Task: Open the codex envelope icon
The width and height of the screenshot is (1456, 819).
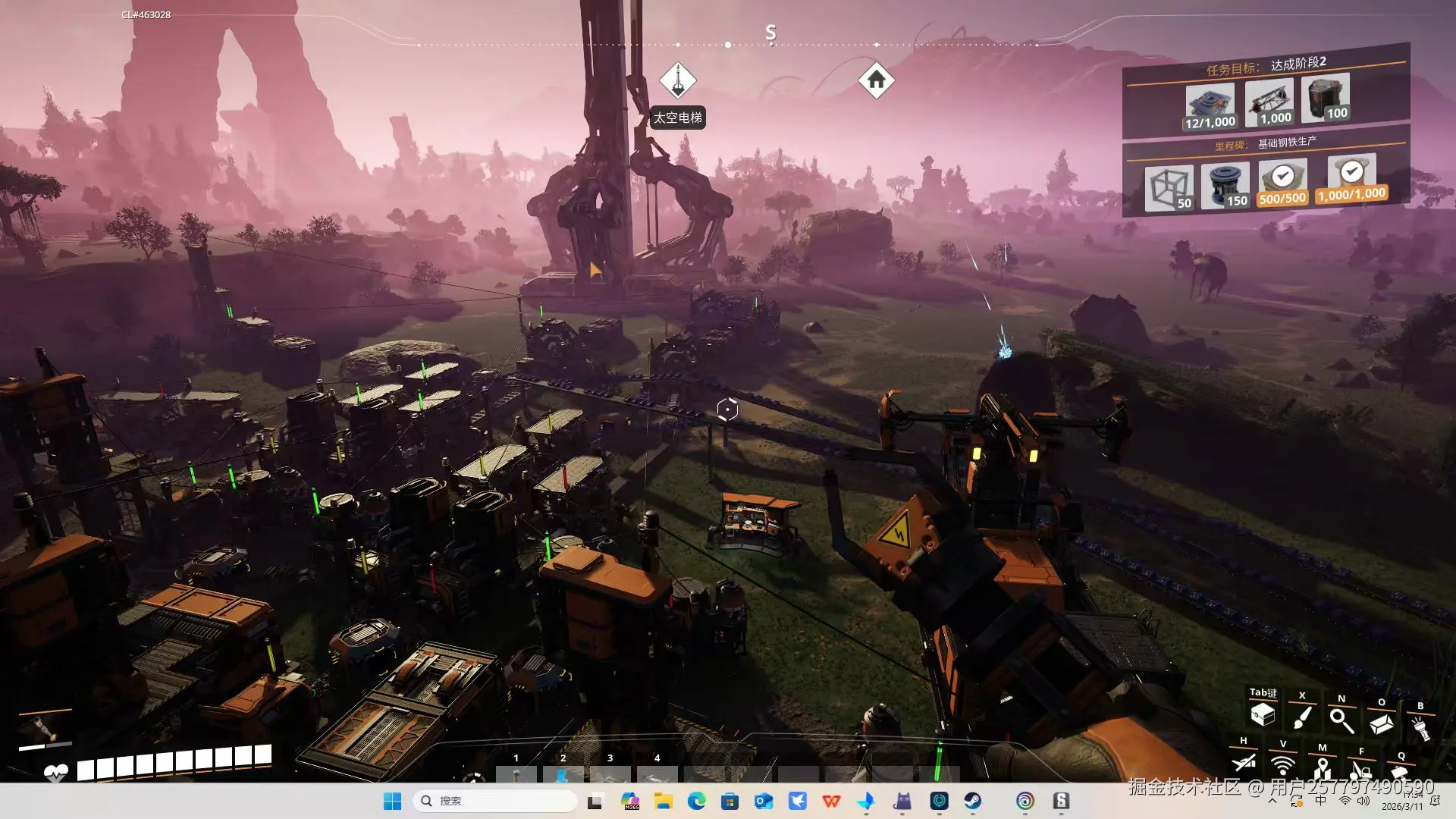Action: pyautogui.click(x=1381, y=724)
